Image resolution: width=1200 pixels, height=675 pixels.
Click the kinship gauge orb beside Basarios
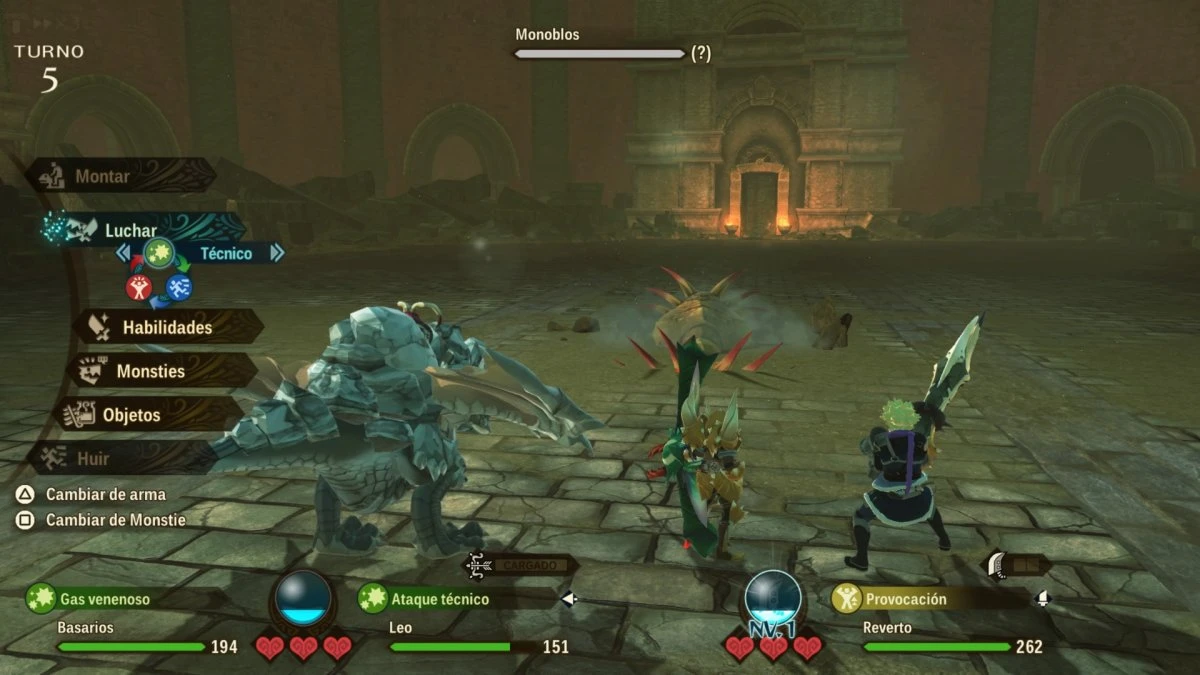302,598
